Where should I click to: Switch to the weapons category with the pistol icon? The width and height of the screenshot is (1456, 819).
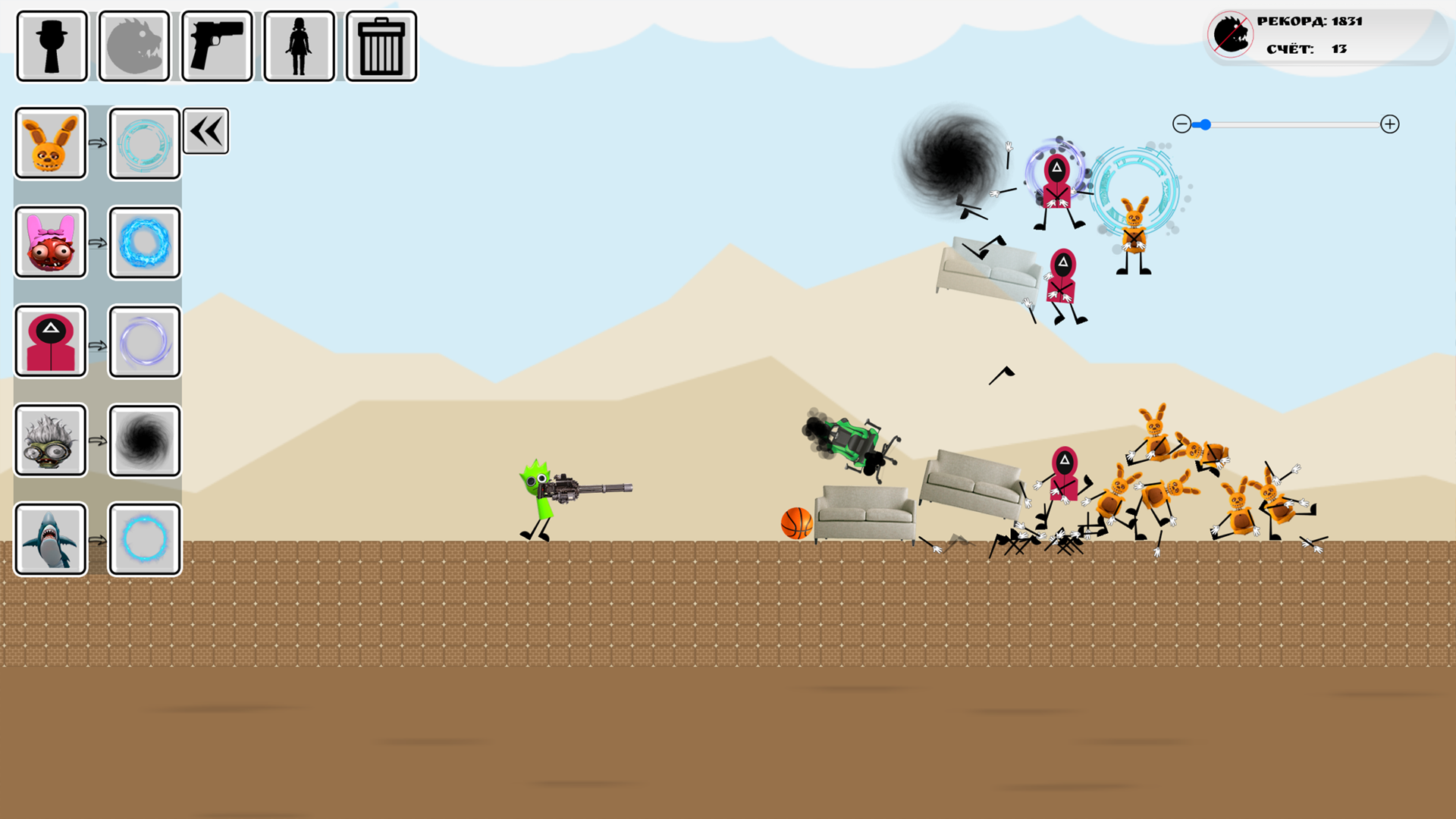[x=216, y=45]
